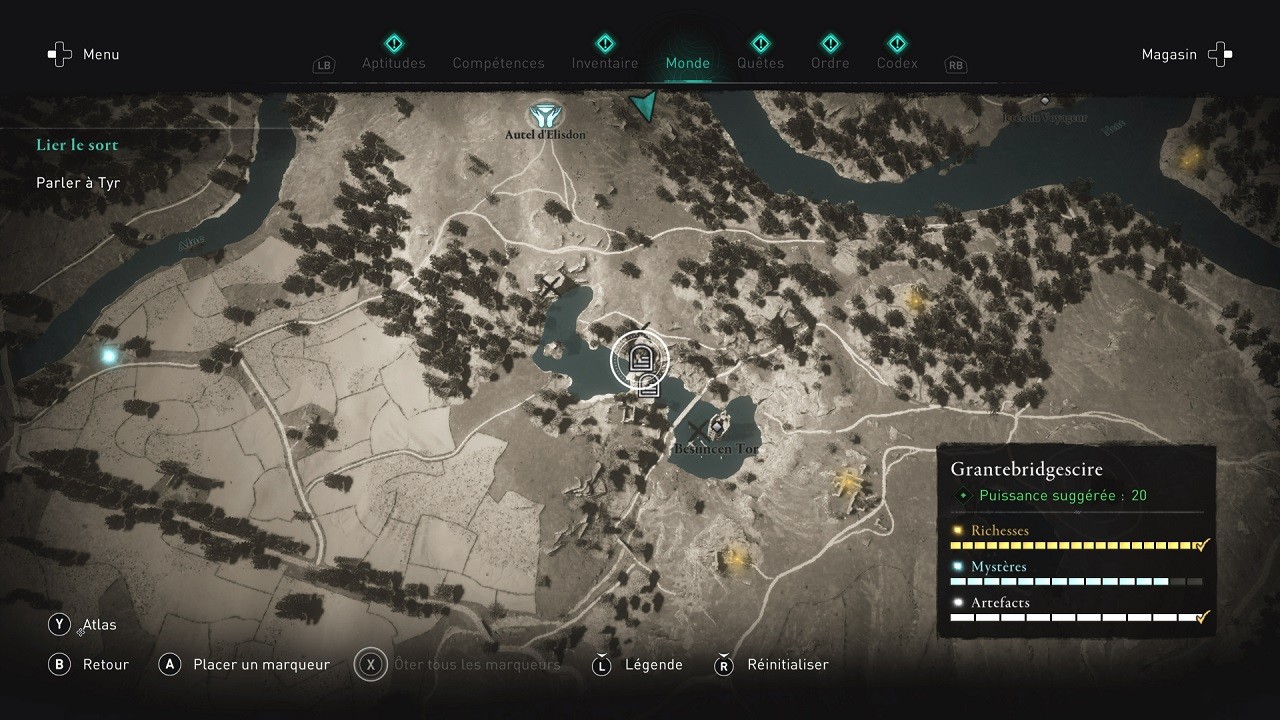Image resolution: width=1280 pixels, height=720 pixels.
Task: Switch to the Quêtes tab
Action: click(x=760, y=62)
